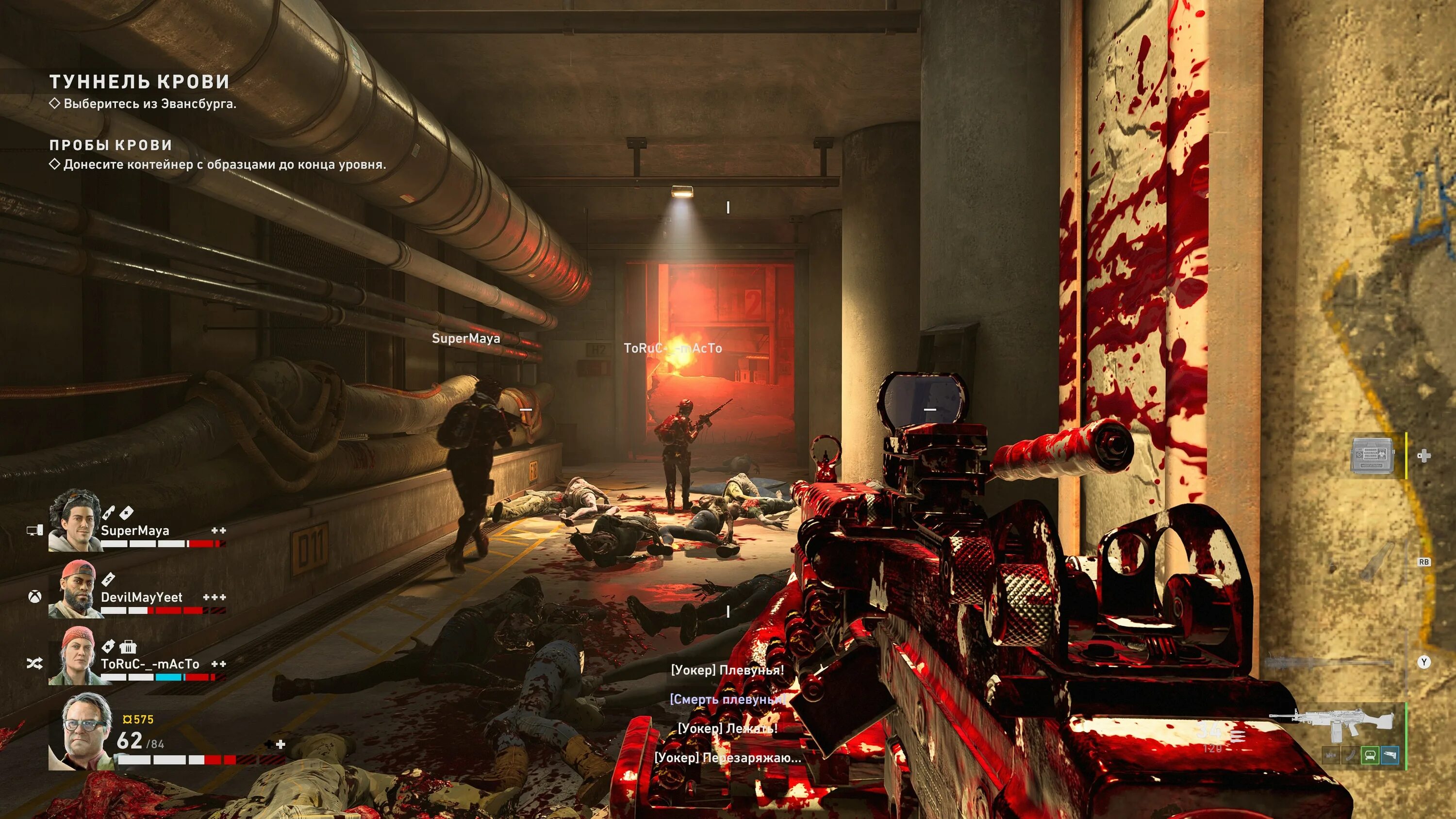Screen dimensions: 1456x819
Task: Click the PC platform icon beside SuperMaya
Action: click(35, 530)
